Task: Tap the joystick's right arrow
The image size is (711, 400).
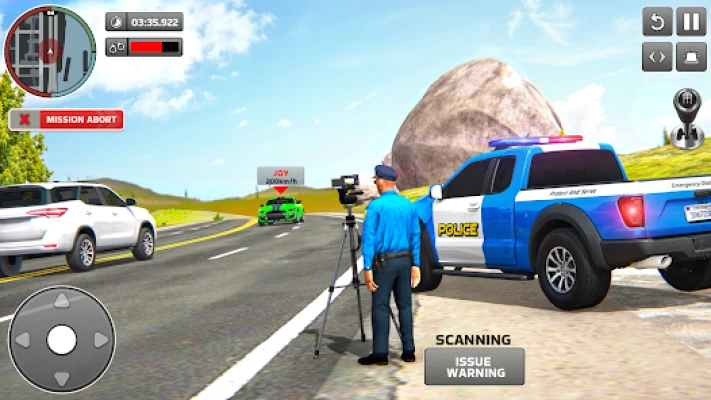Action: (x=99, y=340)
